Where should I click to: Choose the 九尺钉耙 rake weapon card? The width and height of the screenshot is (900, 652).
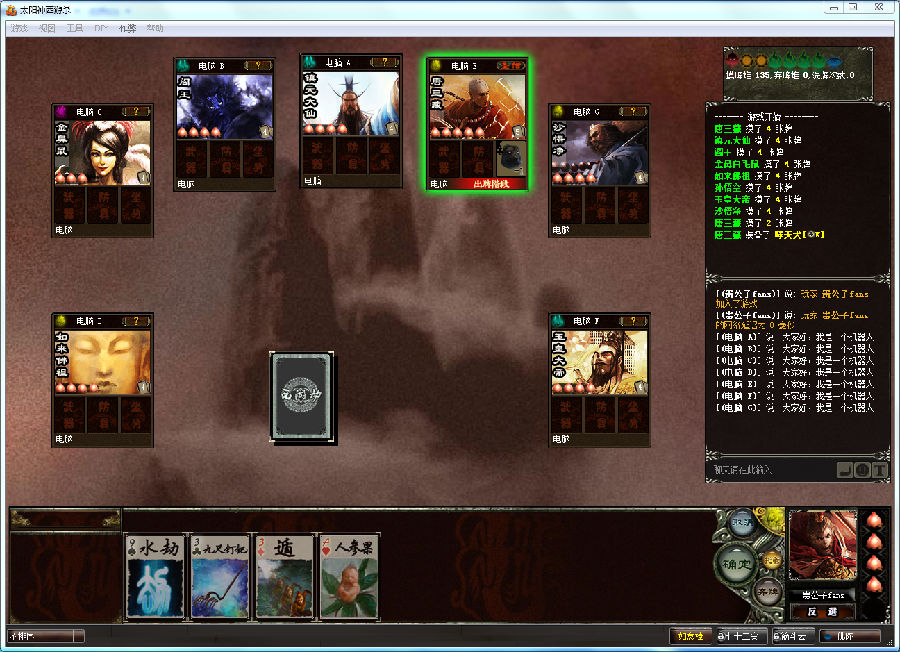[x=220, y=577]
